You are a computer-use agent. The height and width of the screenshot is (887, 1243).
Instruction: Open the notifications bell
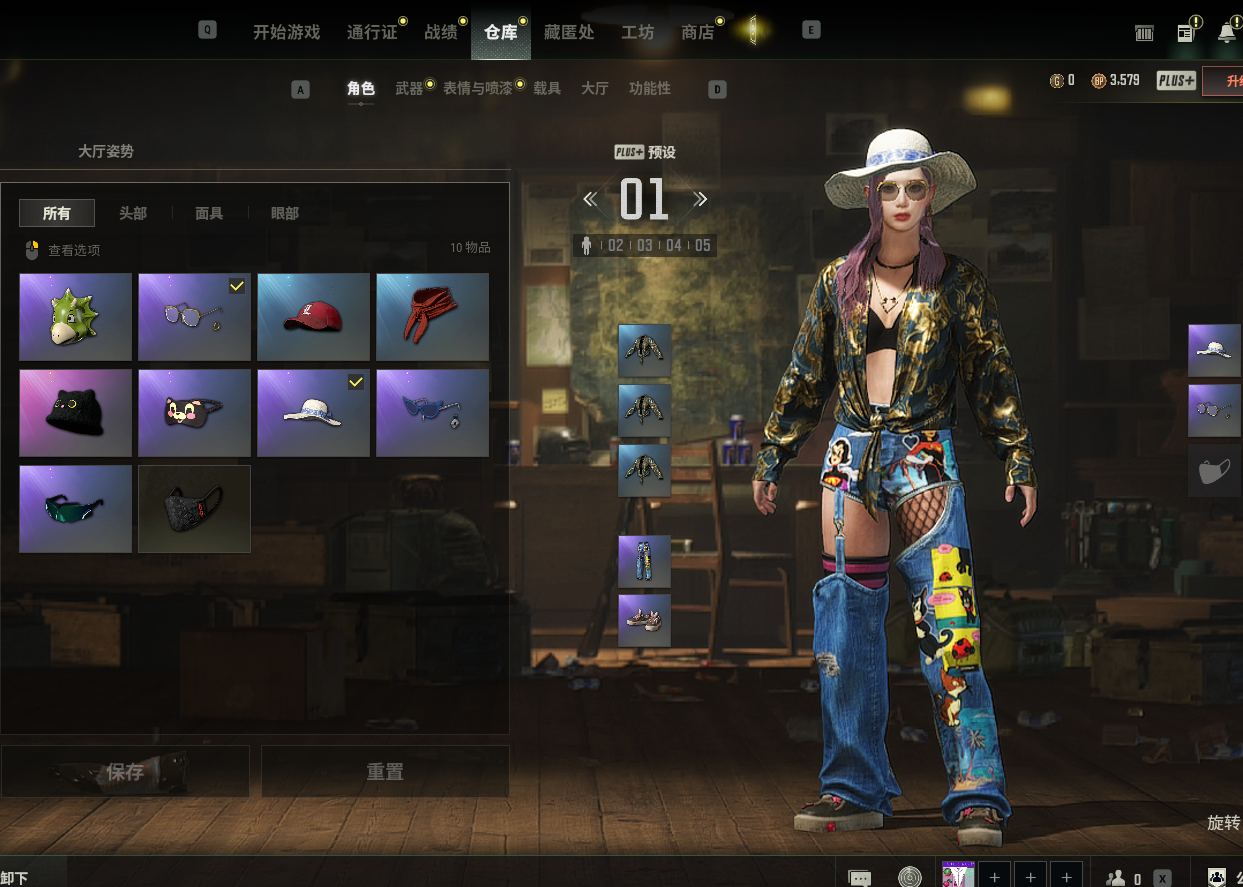tap(1227, 33)
